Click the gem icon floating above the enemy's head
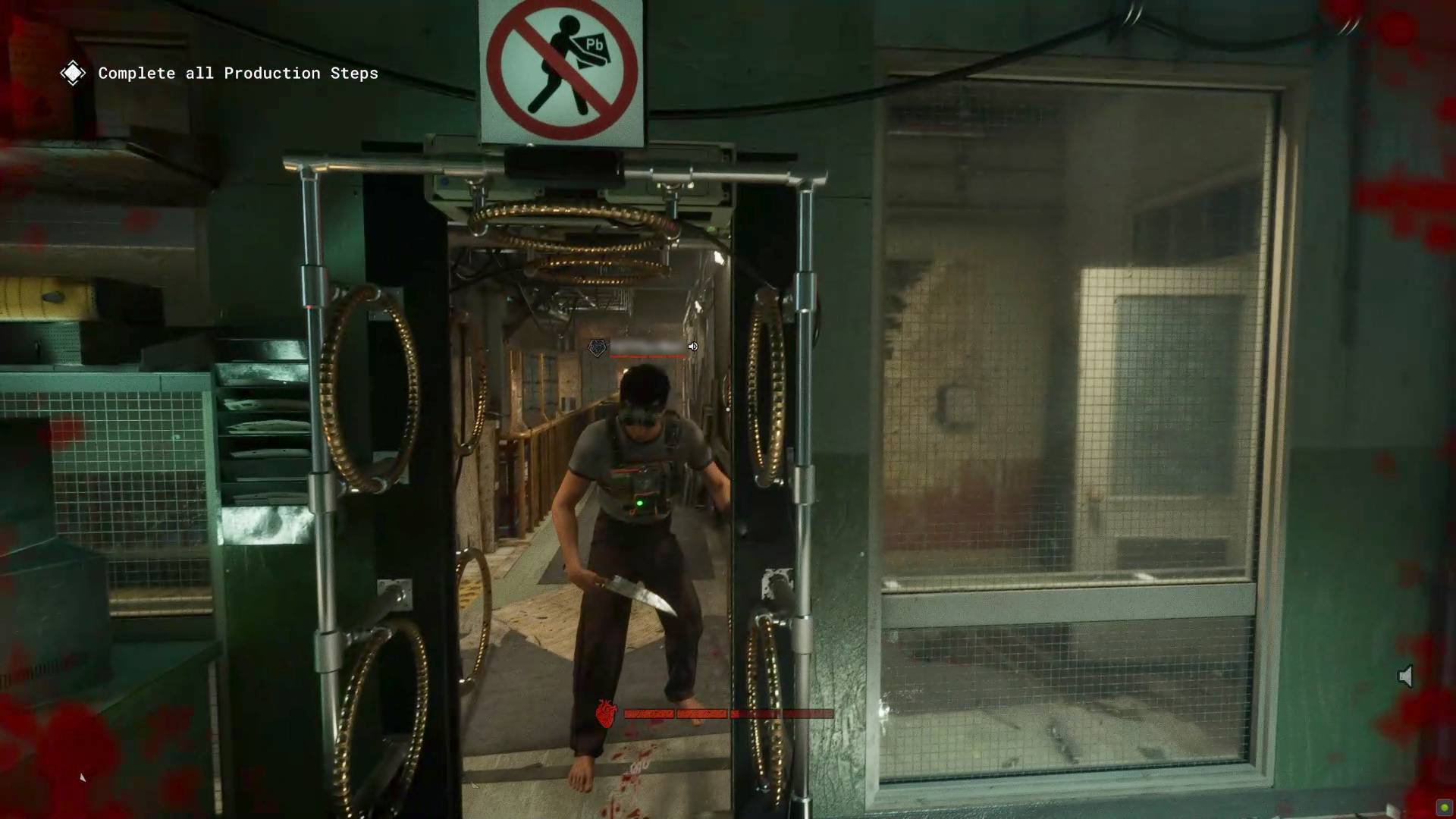 coord(598,346)
